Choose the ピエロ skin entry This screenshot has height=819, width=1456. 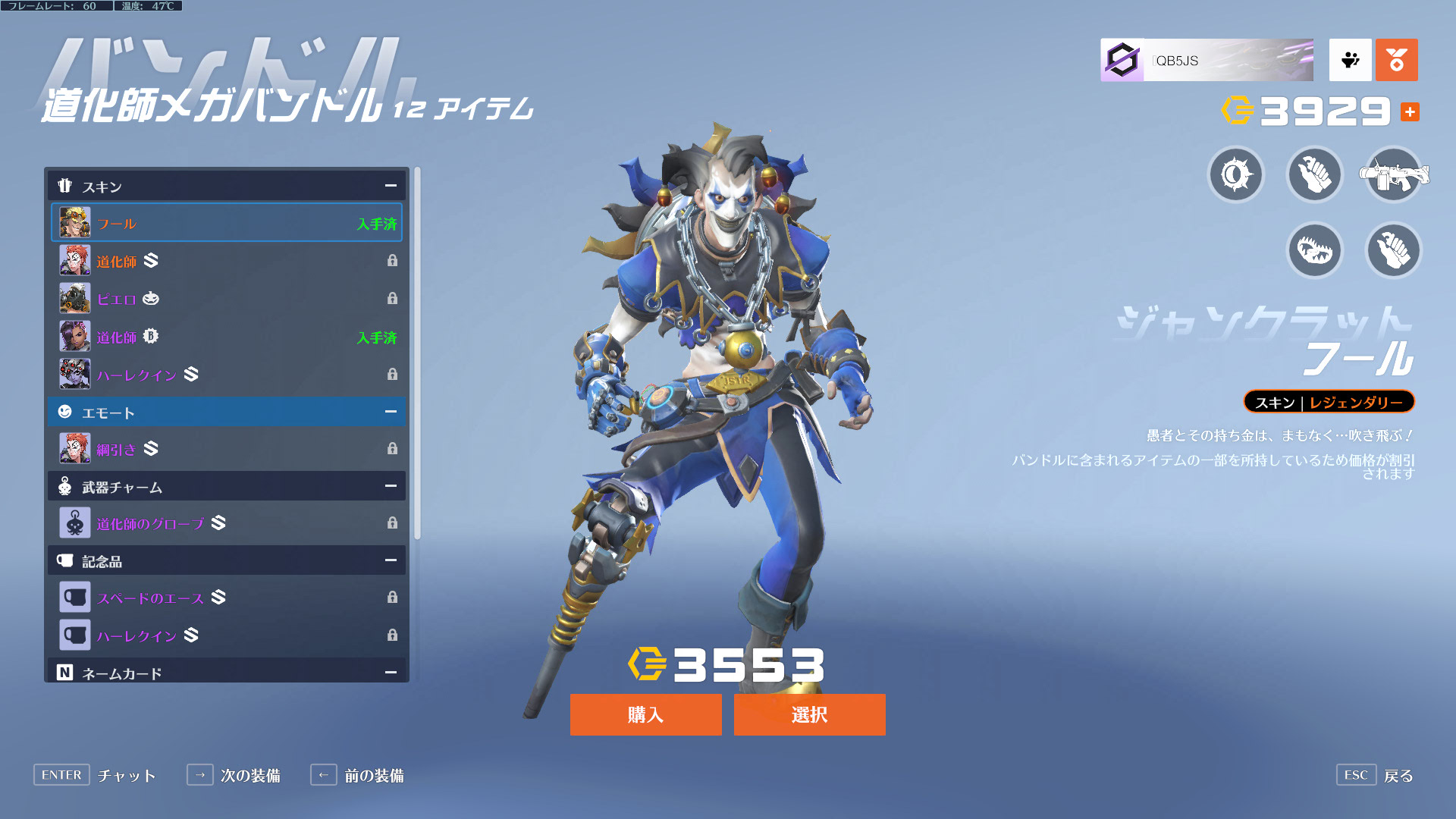(227, 299)
